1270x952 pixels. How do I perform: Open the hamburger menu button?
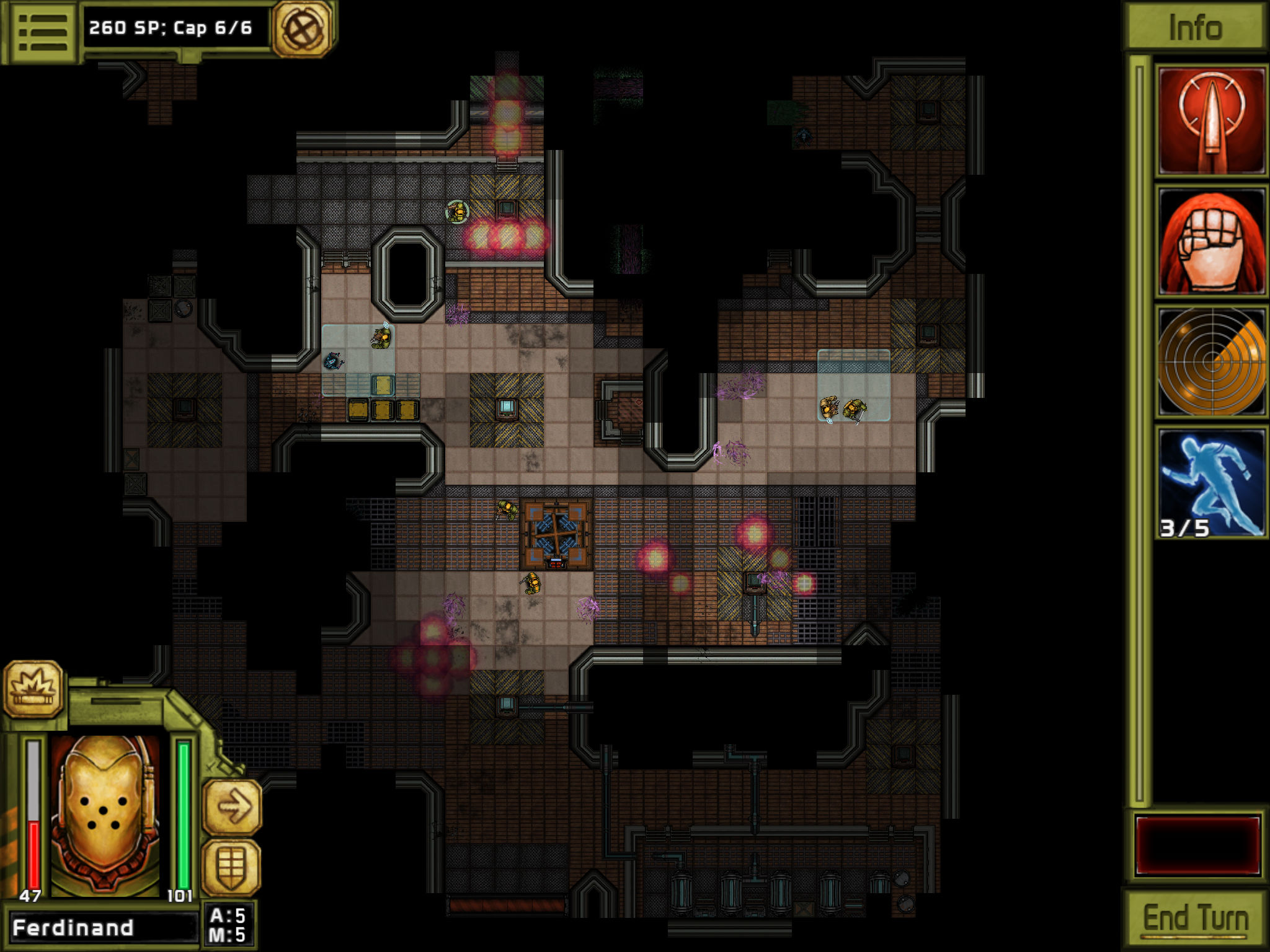(x=42, y=31)
